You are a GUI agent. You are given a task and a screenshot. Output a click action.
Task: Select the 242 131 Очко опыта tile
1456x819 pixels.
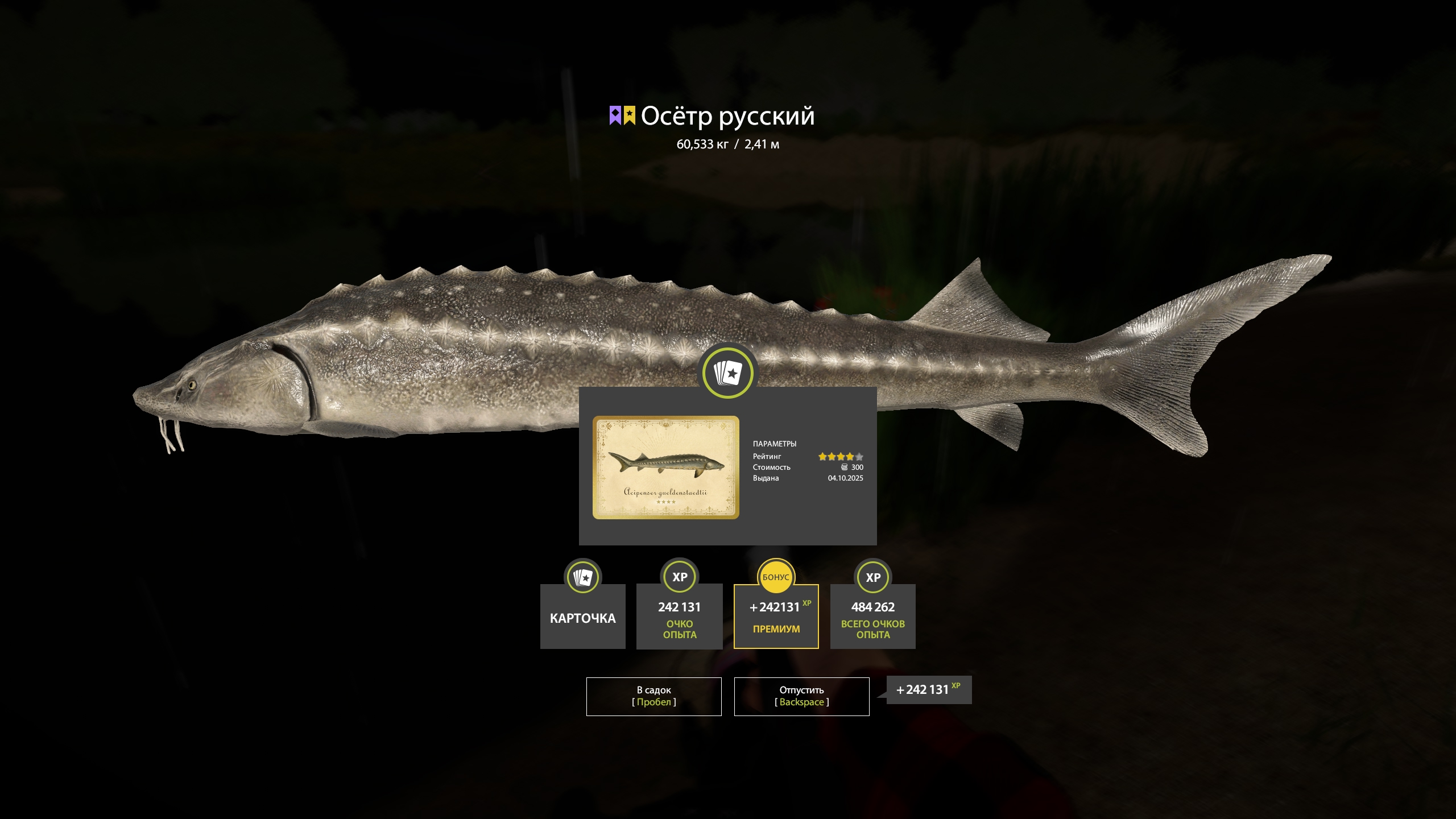point(679,617)
